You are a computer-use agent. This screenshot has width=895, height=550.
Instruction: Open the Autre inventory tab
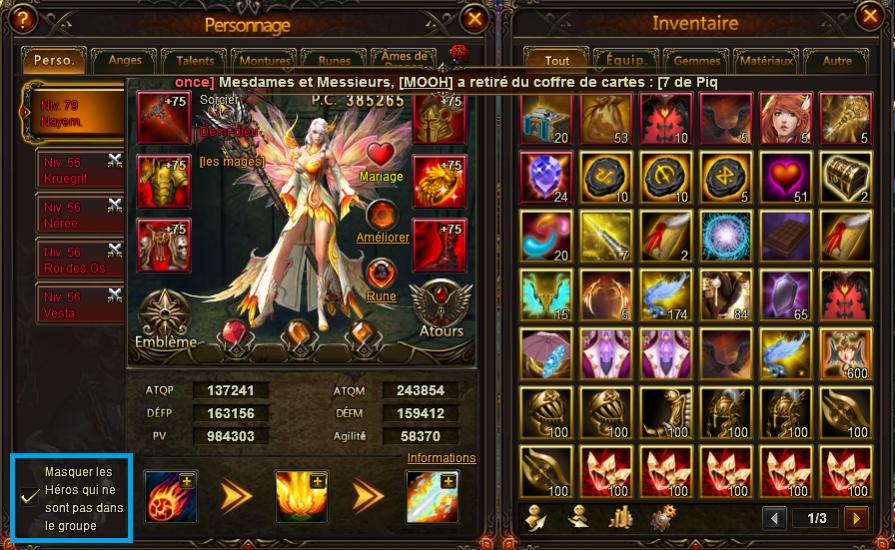[837, 61]
